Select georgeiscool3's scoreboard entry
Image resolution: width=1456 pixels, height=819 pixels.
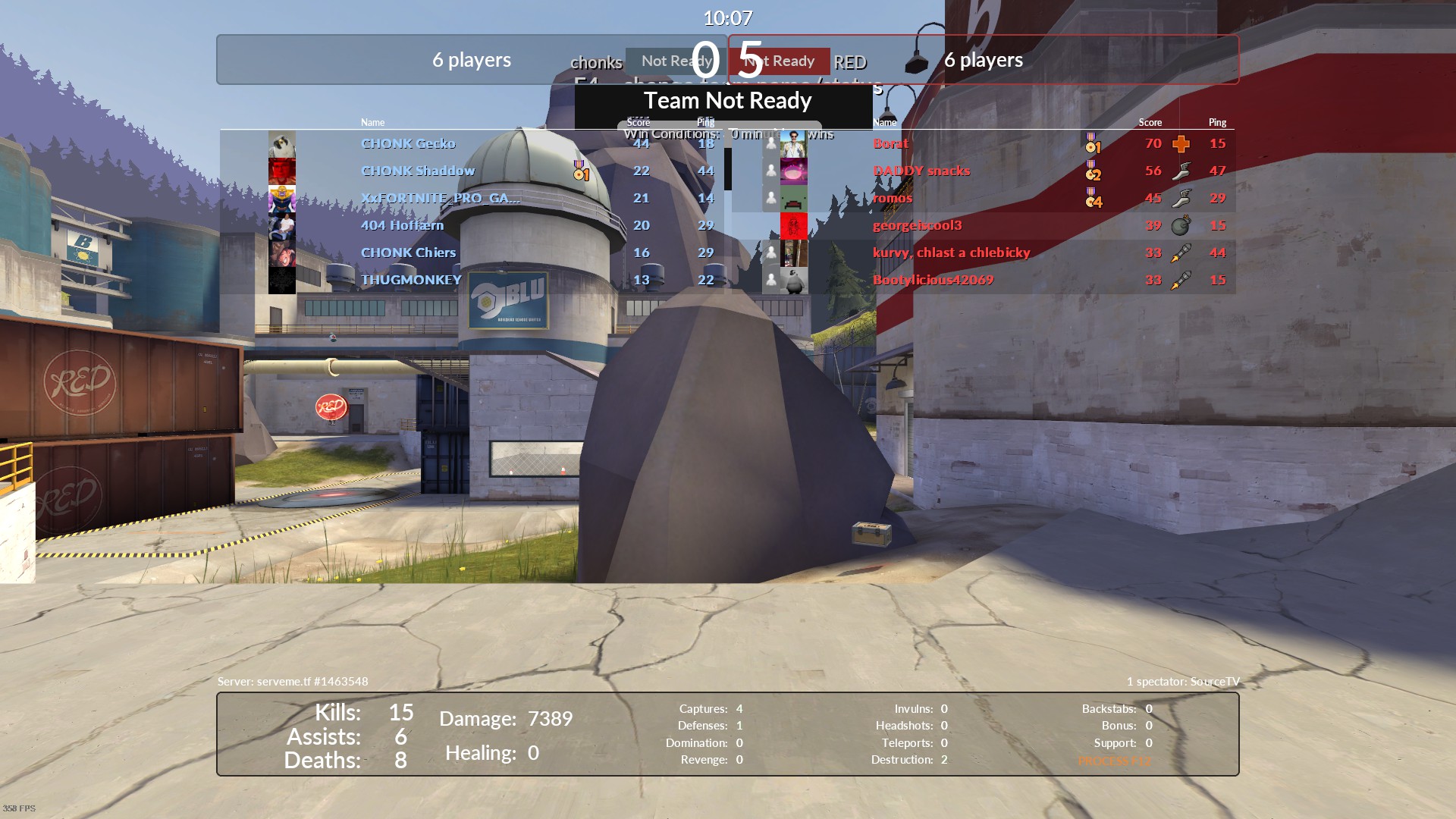click(917, 225)
